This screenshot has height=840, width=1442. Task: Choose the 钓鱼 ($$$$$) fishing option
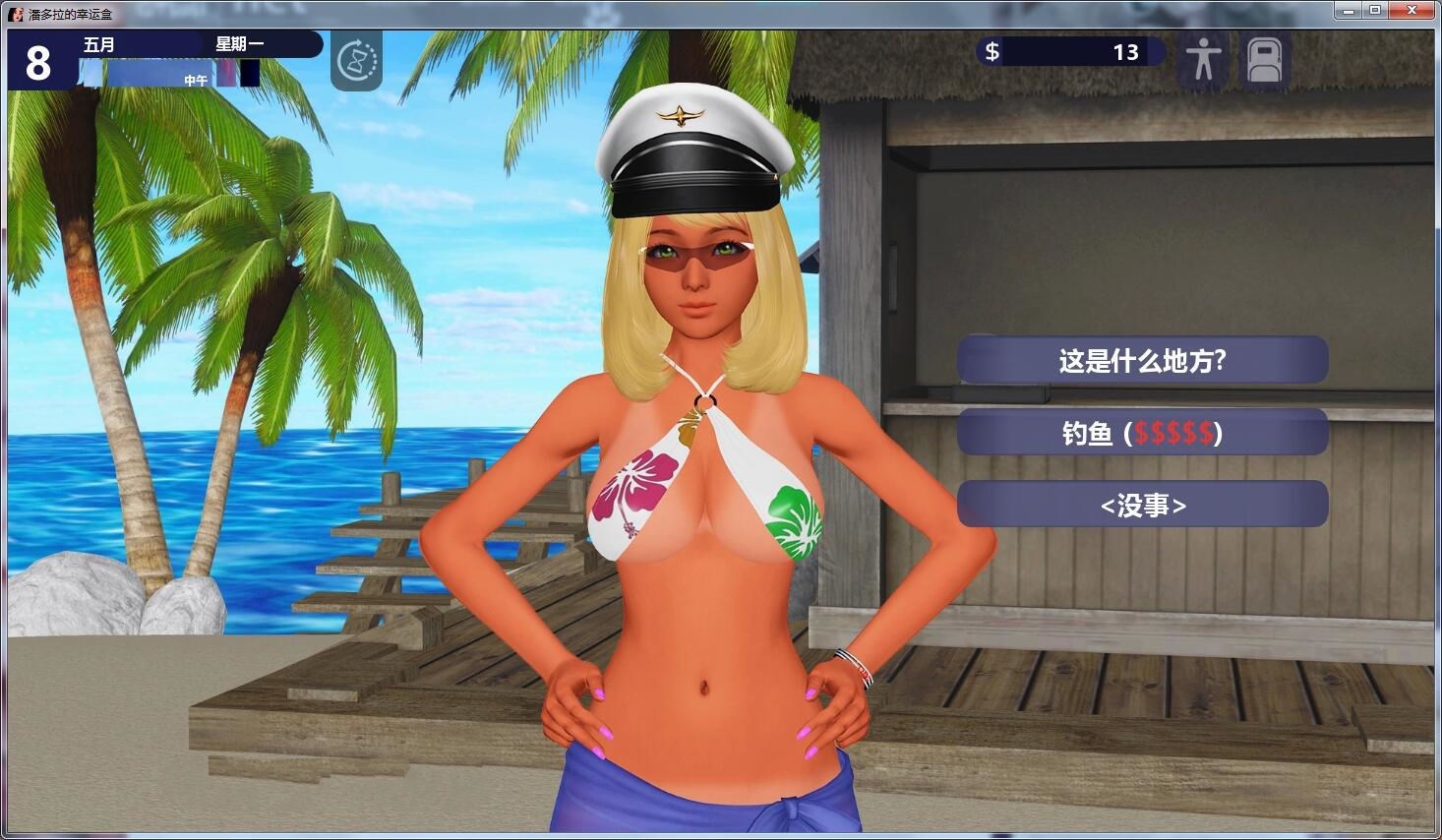coord(1142,432)
